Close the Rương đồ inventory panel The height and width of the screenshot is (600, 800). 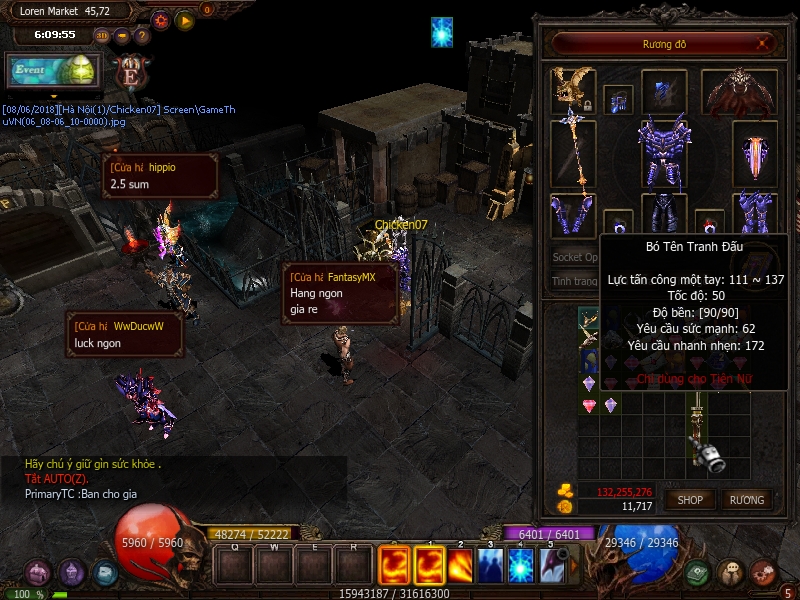click(764, 44)
